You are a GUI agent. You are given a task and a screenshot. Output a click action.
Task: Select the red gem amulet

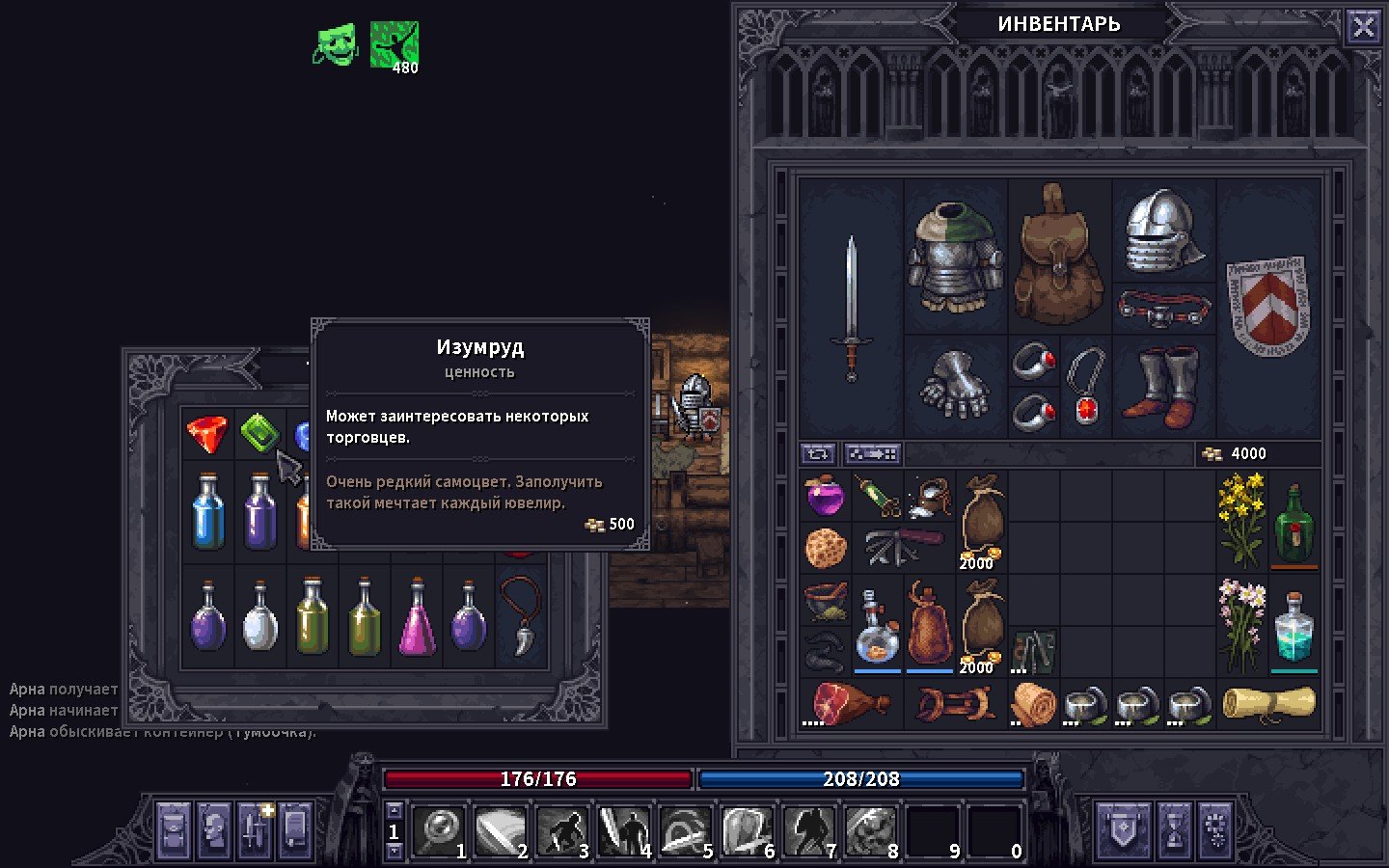(x=1086, y=388)
